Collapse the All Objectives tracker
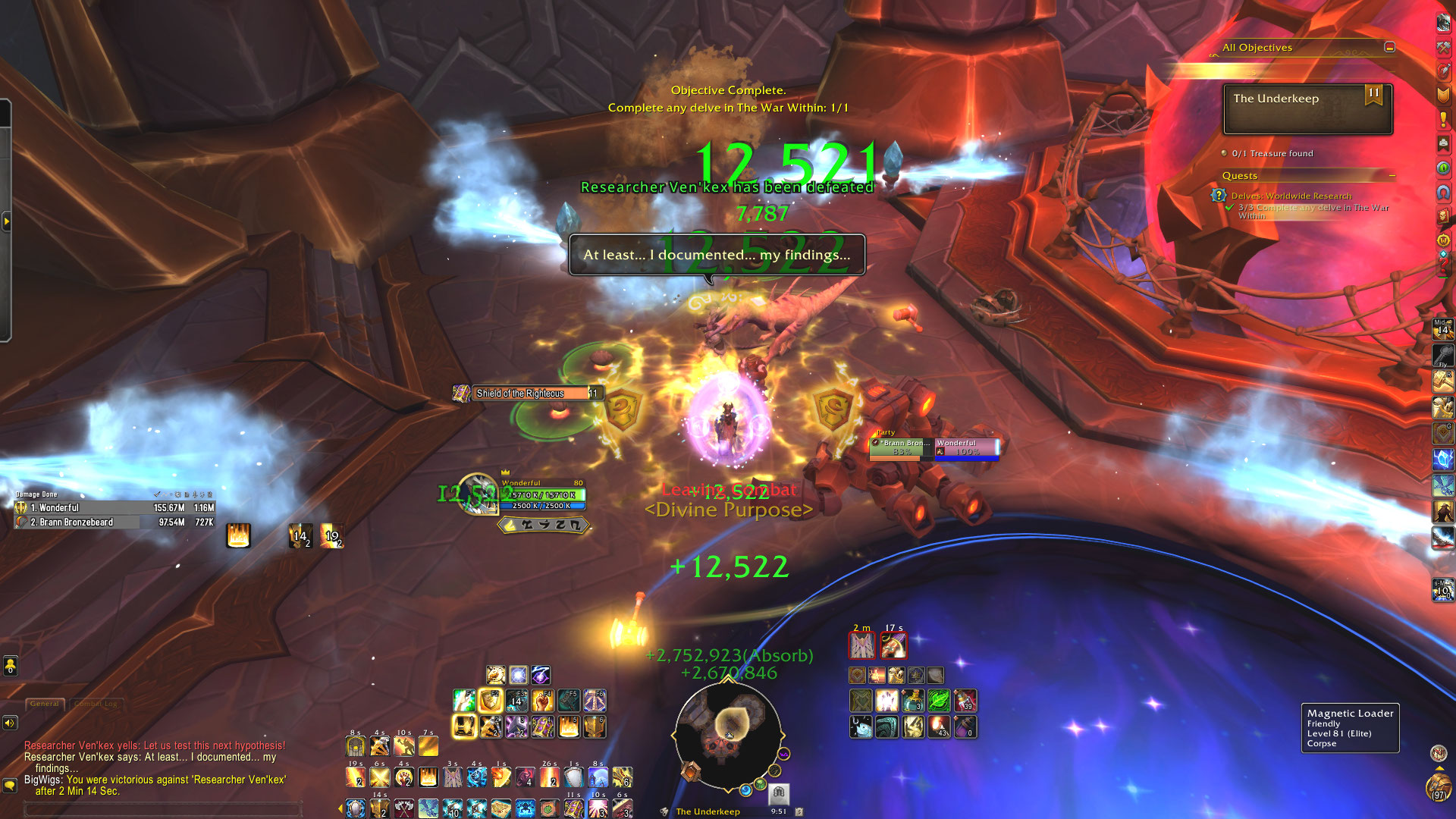 1389,47
